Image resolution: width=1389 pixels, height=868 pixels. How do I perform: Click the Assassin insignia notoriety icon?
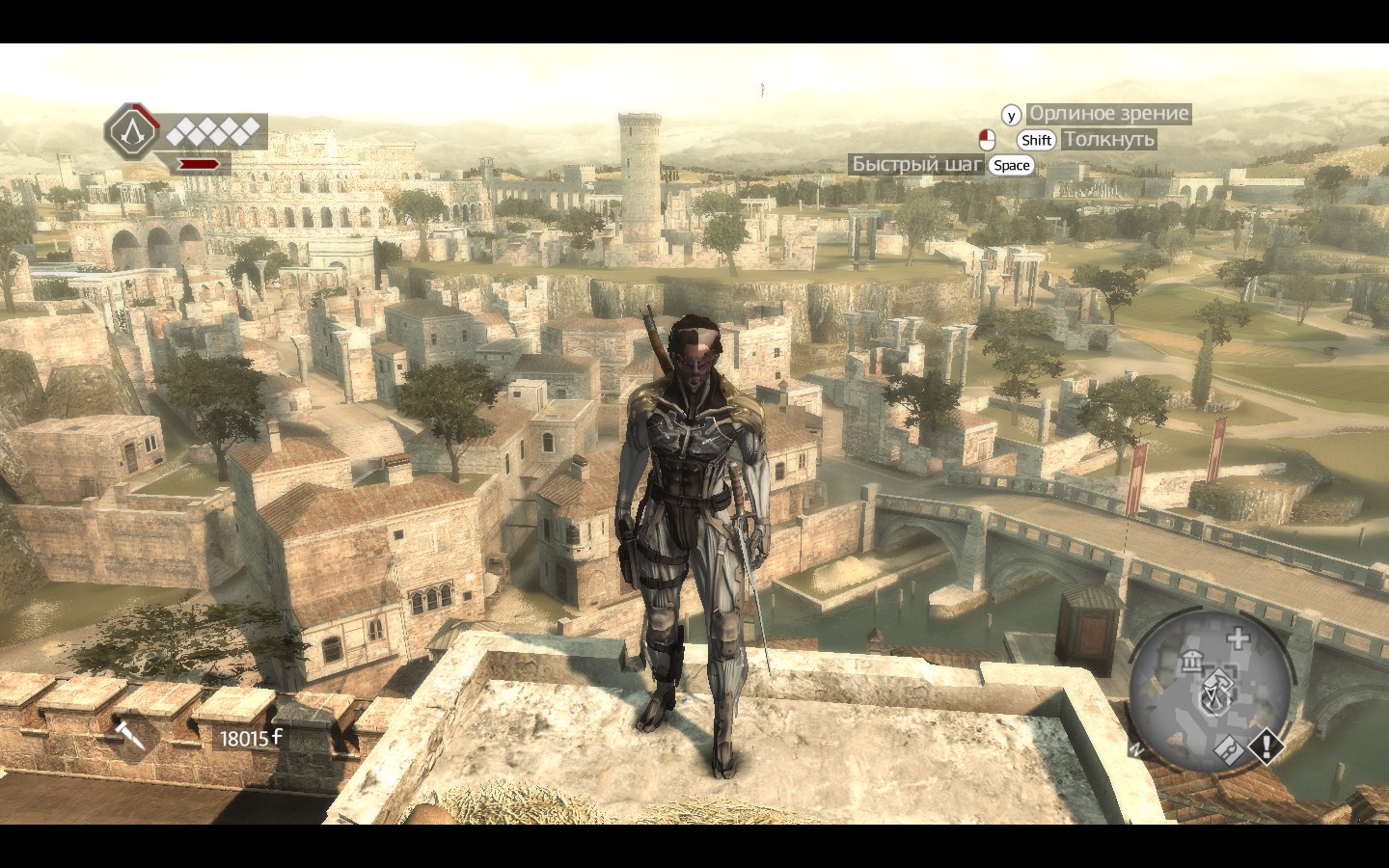pos(132,131)
